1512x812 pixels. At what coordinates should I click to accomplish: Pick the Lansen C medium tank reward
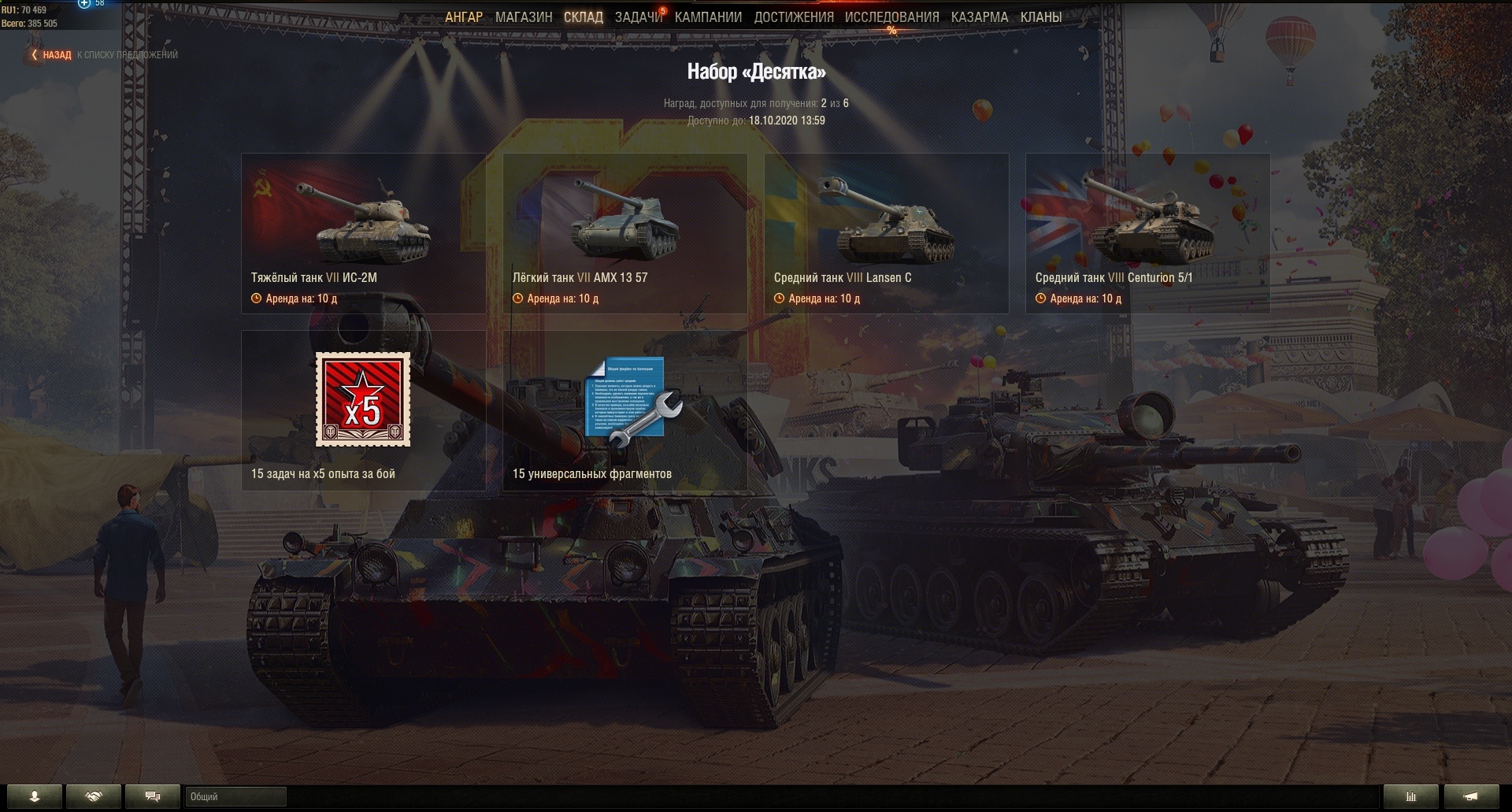tap(886, 233)
